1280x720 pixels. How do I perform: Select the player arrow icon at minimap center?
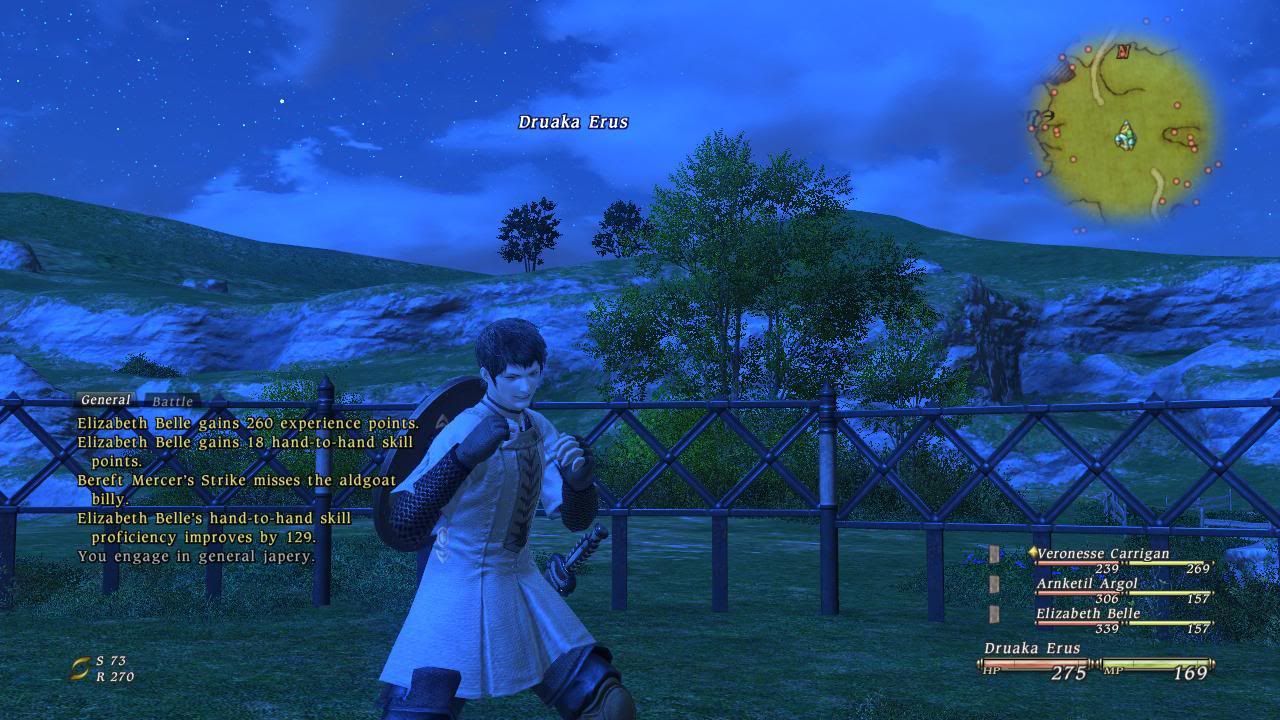click(x=1125, y=135)
